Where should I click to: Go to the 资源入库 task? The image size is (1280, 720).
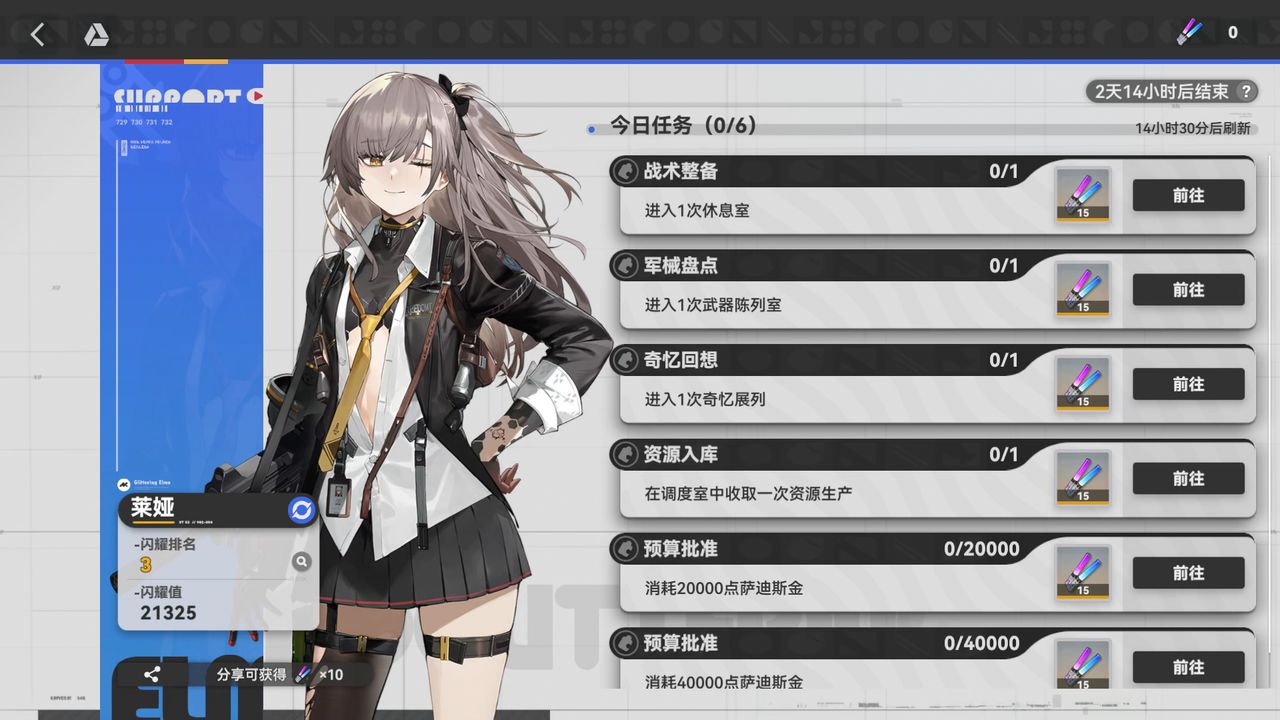[x=1188, y=478]
